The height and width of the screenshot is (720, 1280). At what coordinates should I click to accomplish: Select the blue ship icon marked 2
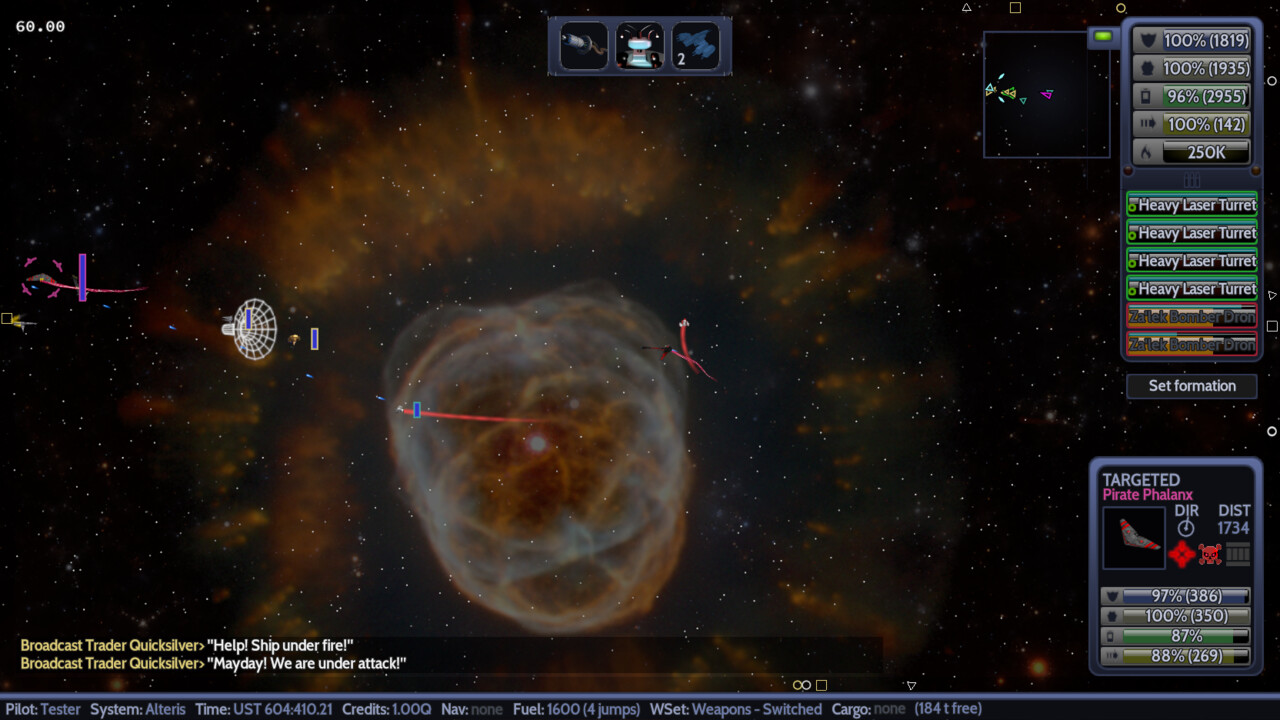click(x=696, y=46)
